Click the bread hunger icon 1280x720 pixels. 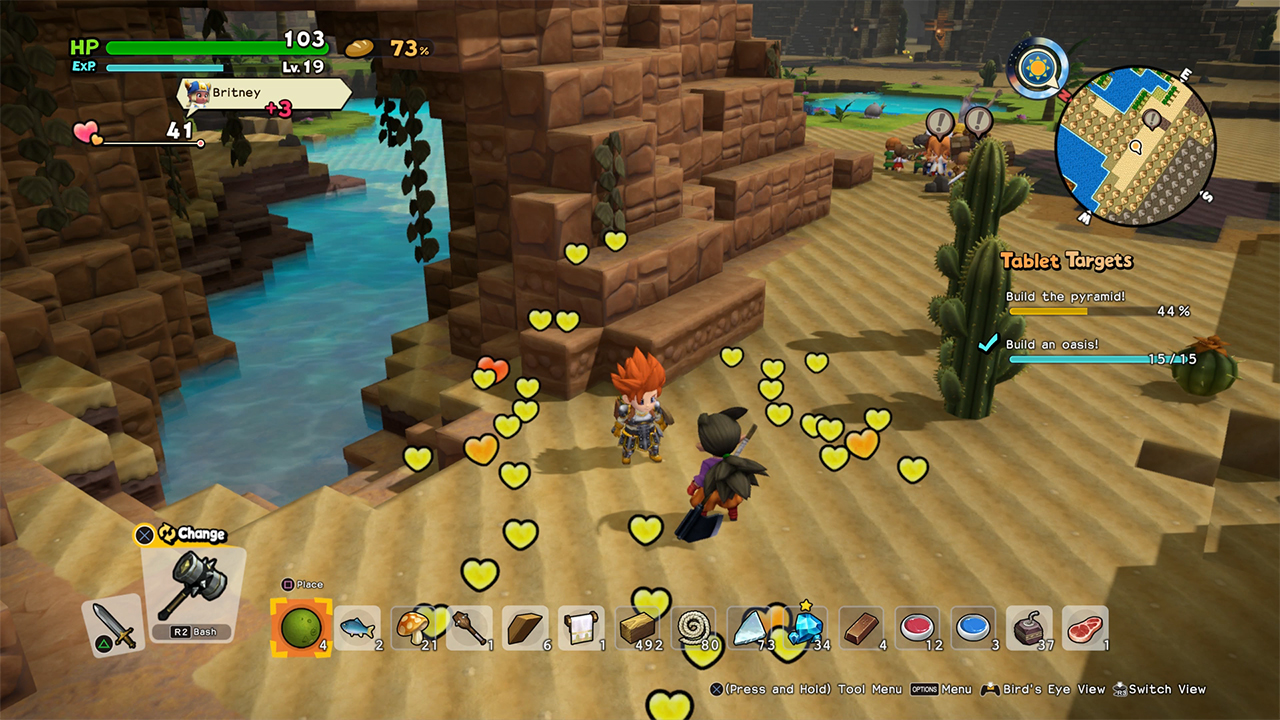pos(359,48)
